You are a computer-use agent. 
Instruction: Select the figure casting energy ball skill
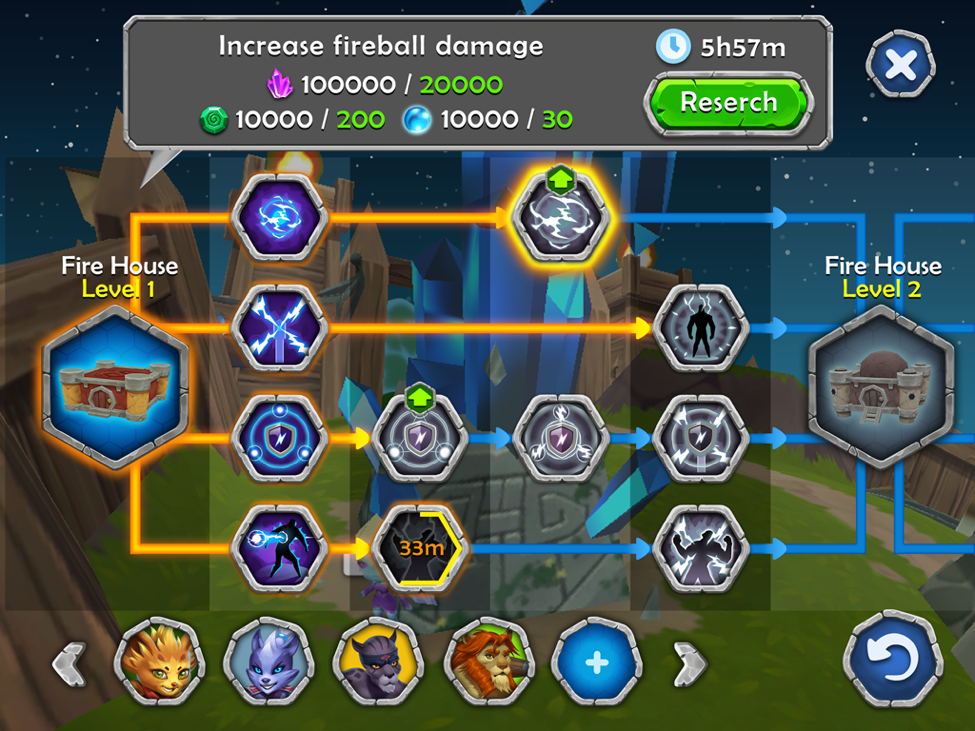coord(279,548)
